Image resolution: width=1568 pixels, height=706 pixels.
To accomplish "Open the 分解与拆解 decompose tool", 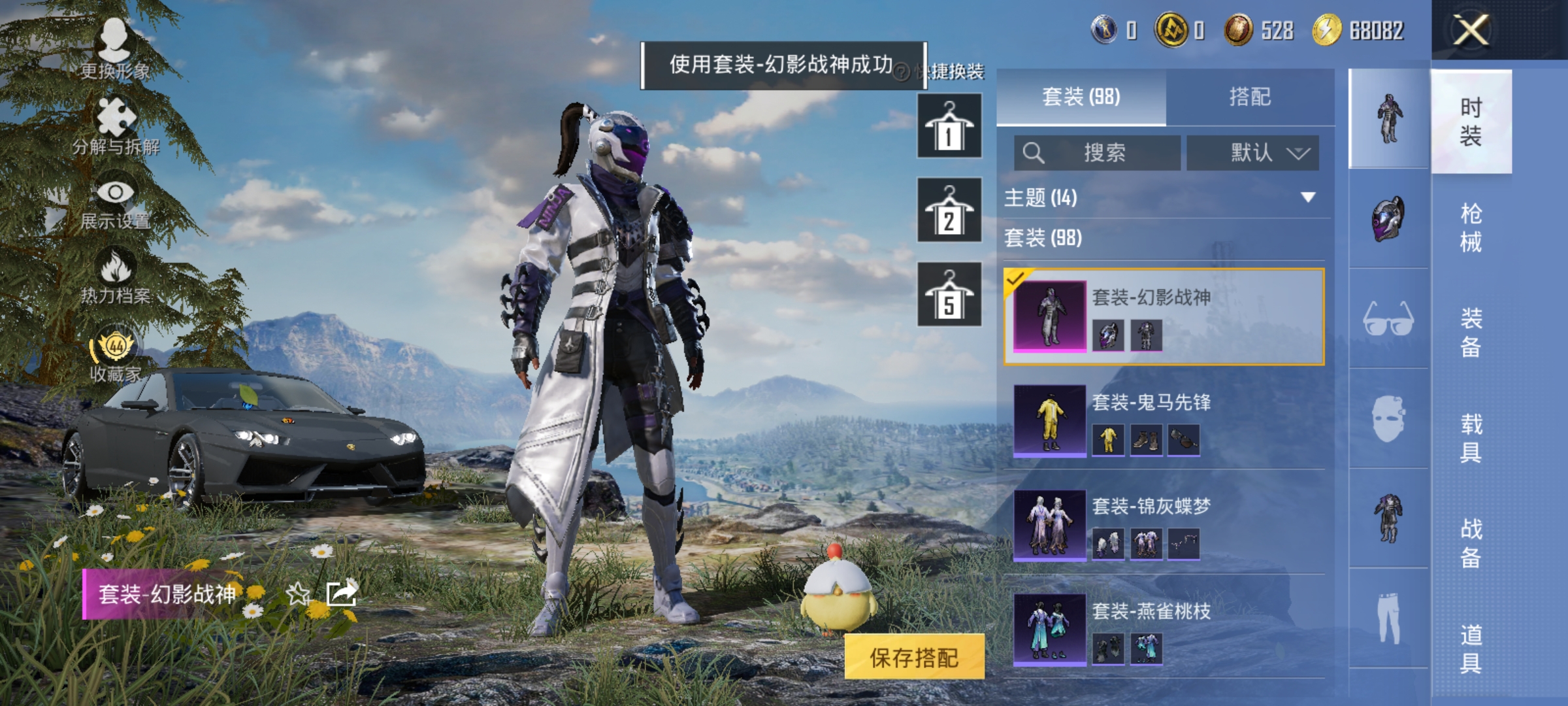I will [x=114, y=124].
